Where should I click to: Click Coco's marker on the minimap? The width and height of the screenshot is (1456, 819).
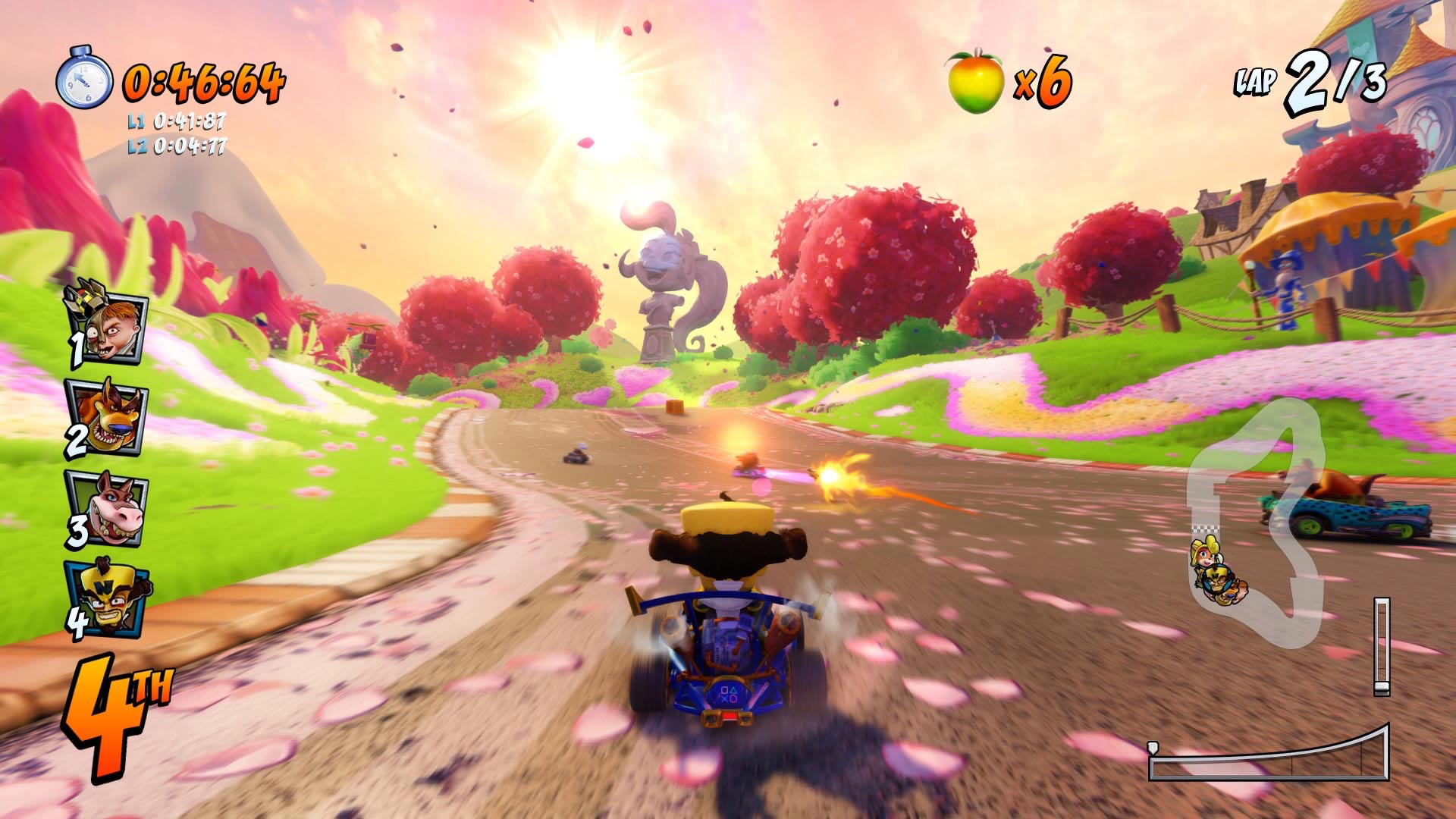[x=1205, y=551]
